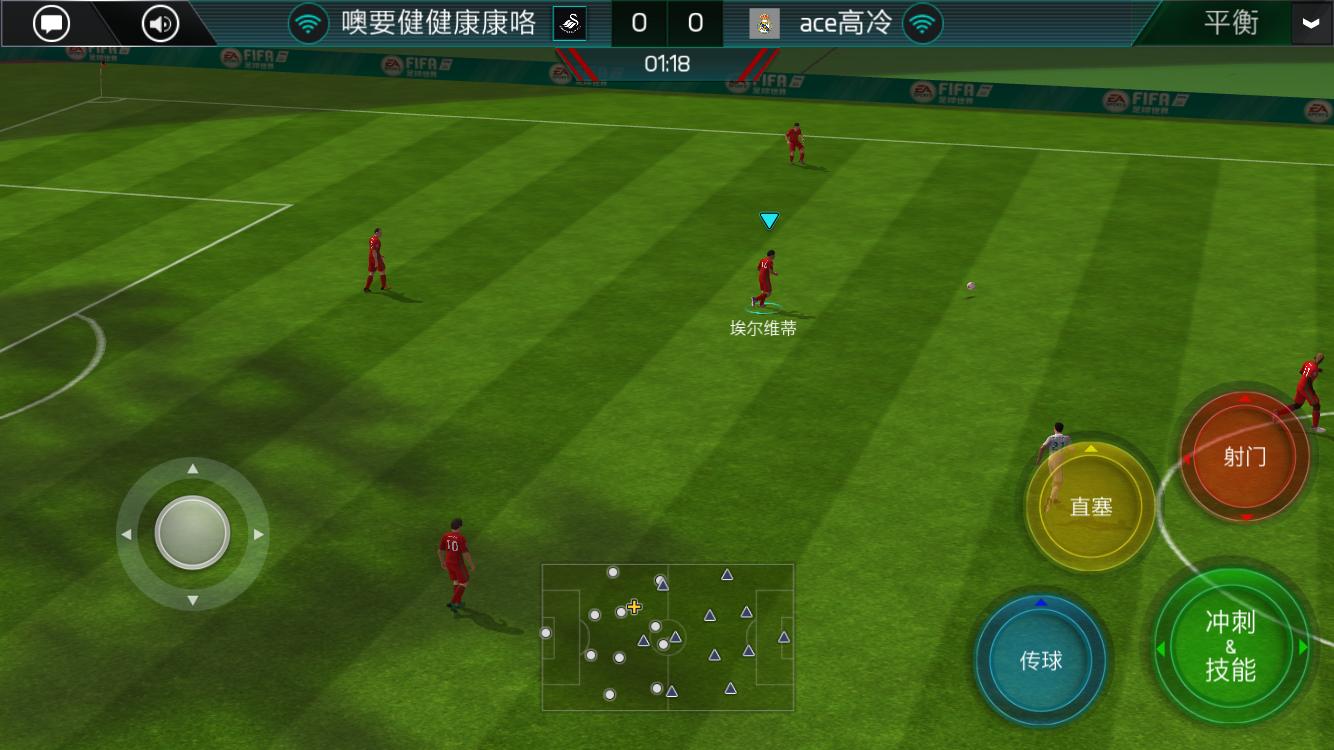Select the Swansea City club crest
The height and width of the screenshot is (750, 1334).
click(569, 22)
